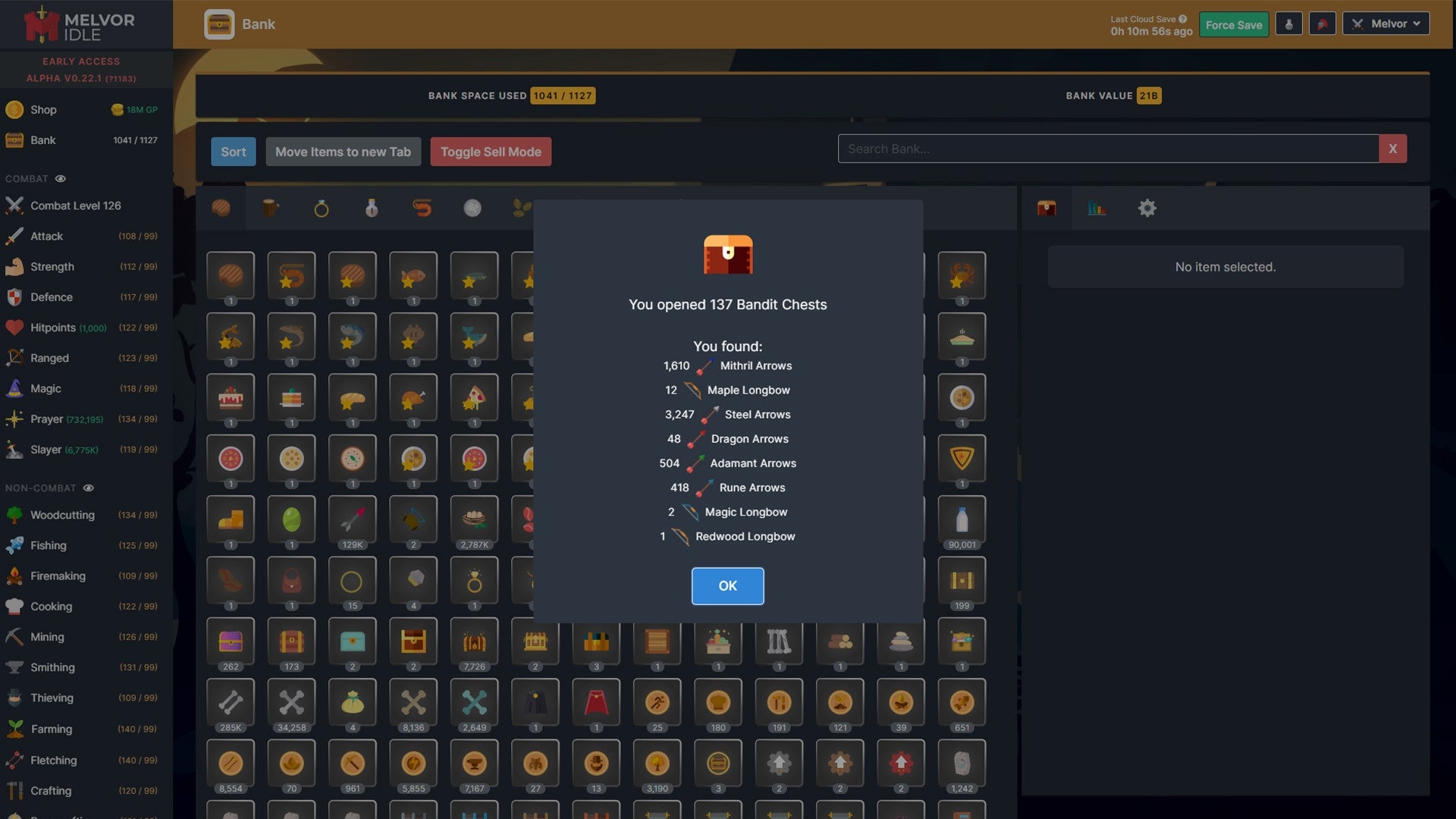
Task: Click the Search Bank input field
Action: [1107, 149]
